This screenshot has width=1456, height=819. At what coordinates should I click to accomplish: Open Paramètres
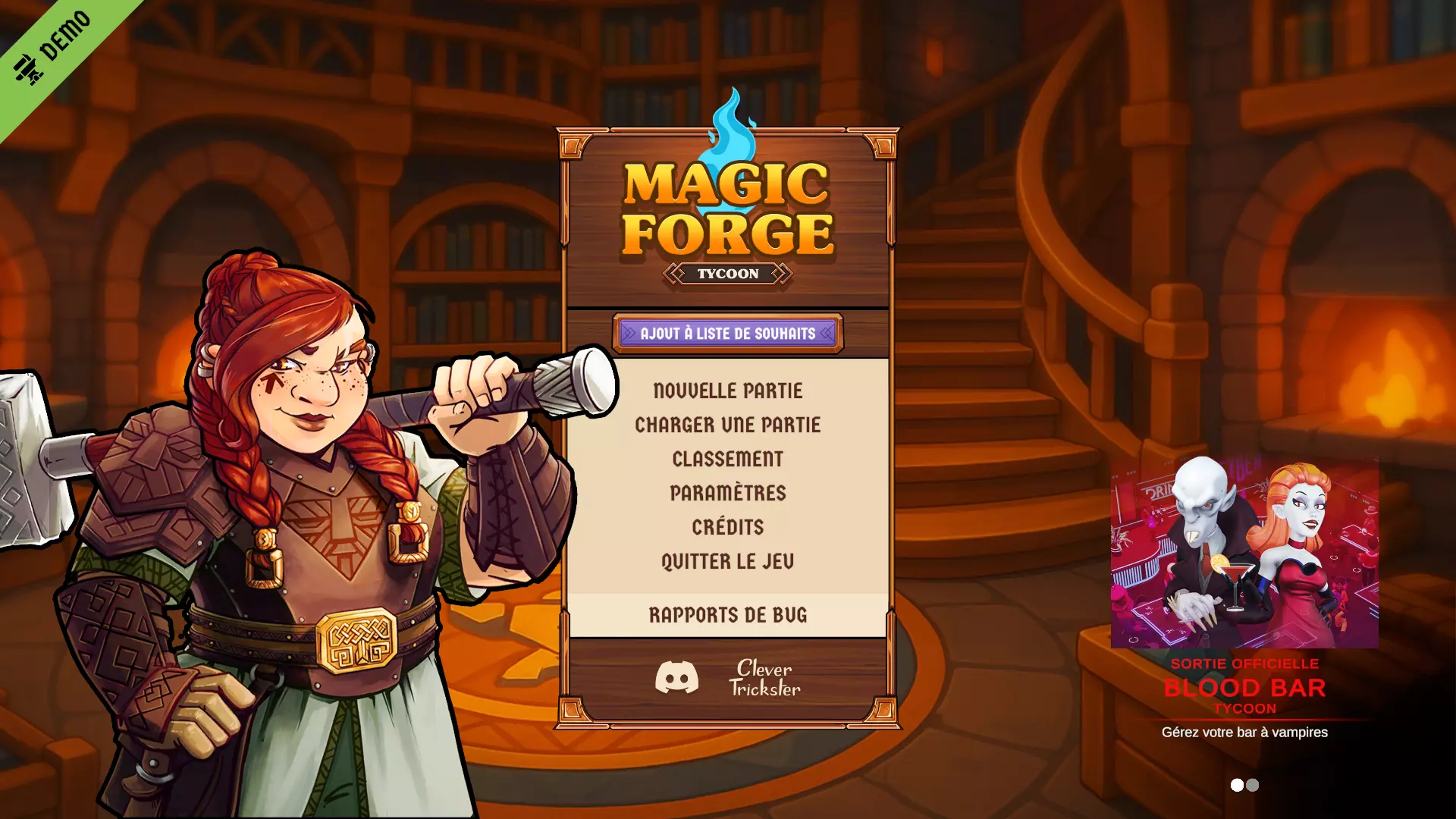tap(727, 493)
